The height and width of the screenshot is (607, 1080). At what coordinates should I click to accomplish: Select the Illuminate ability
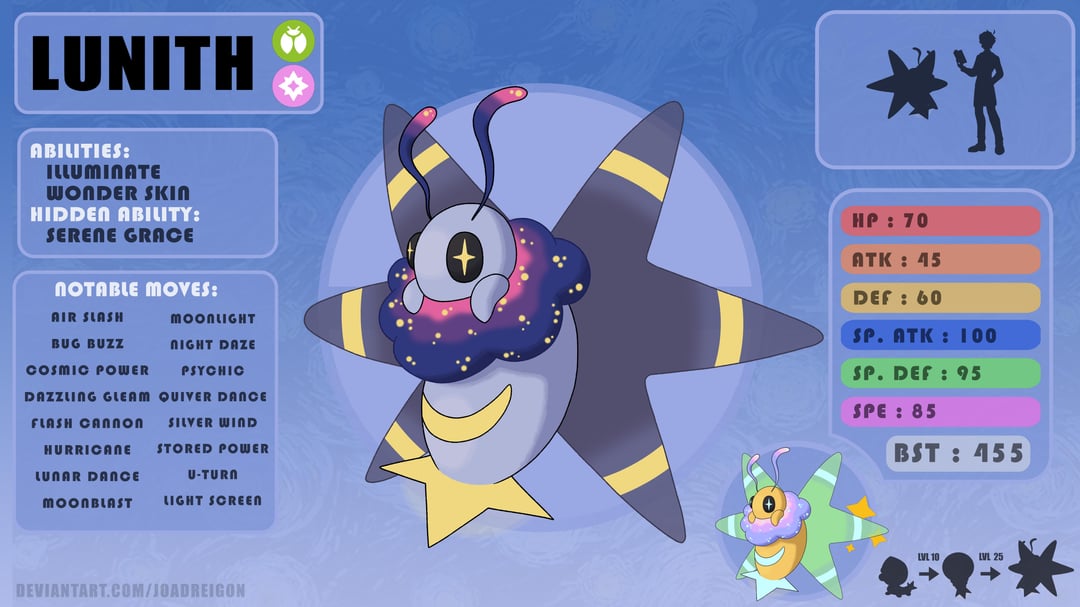[103, 172]
